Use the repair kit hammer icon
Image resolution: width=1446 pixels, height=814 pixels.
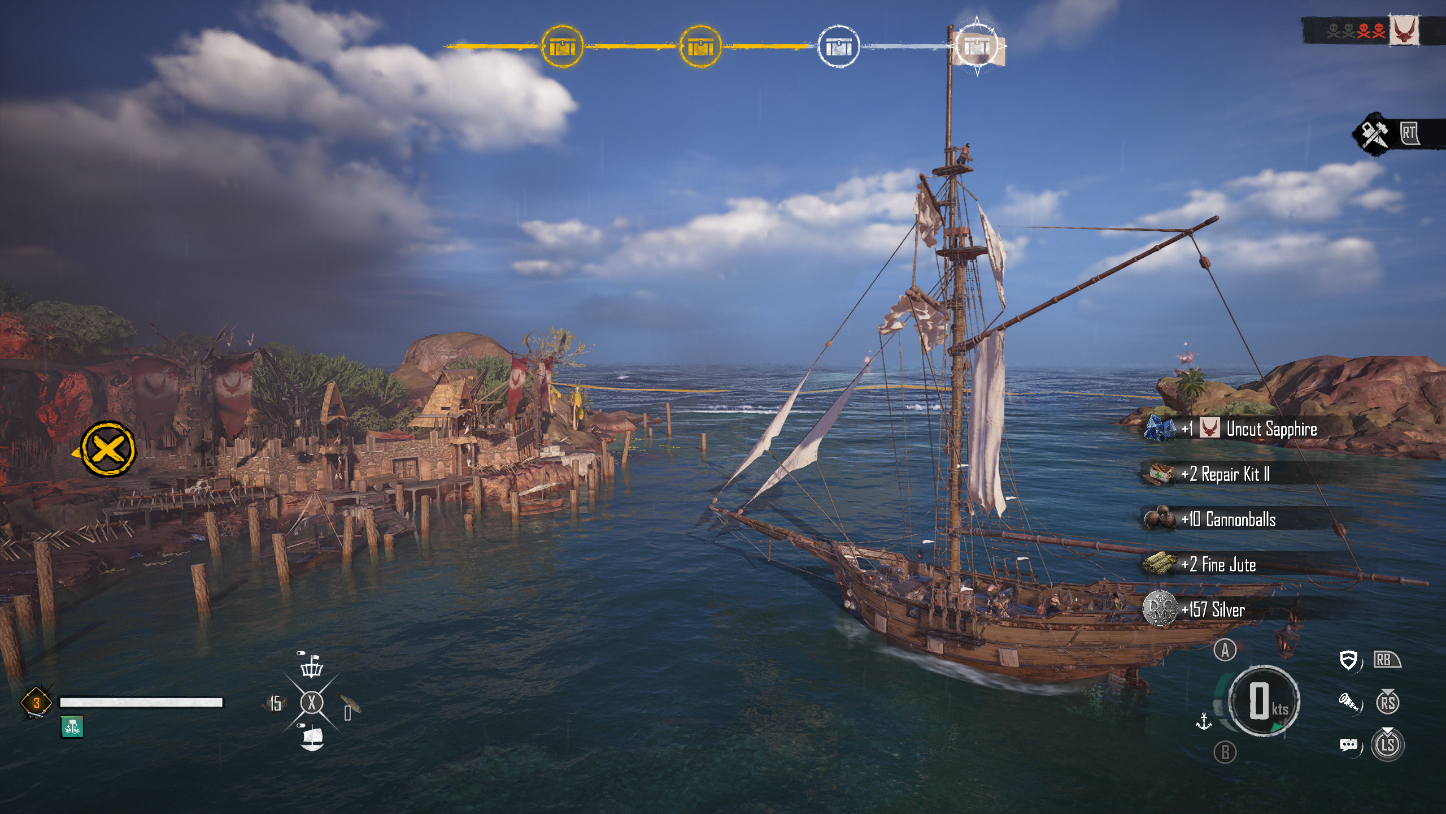pyautogui.click(x=1373, y=133)
